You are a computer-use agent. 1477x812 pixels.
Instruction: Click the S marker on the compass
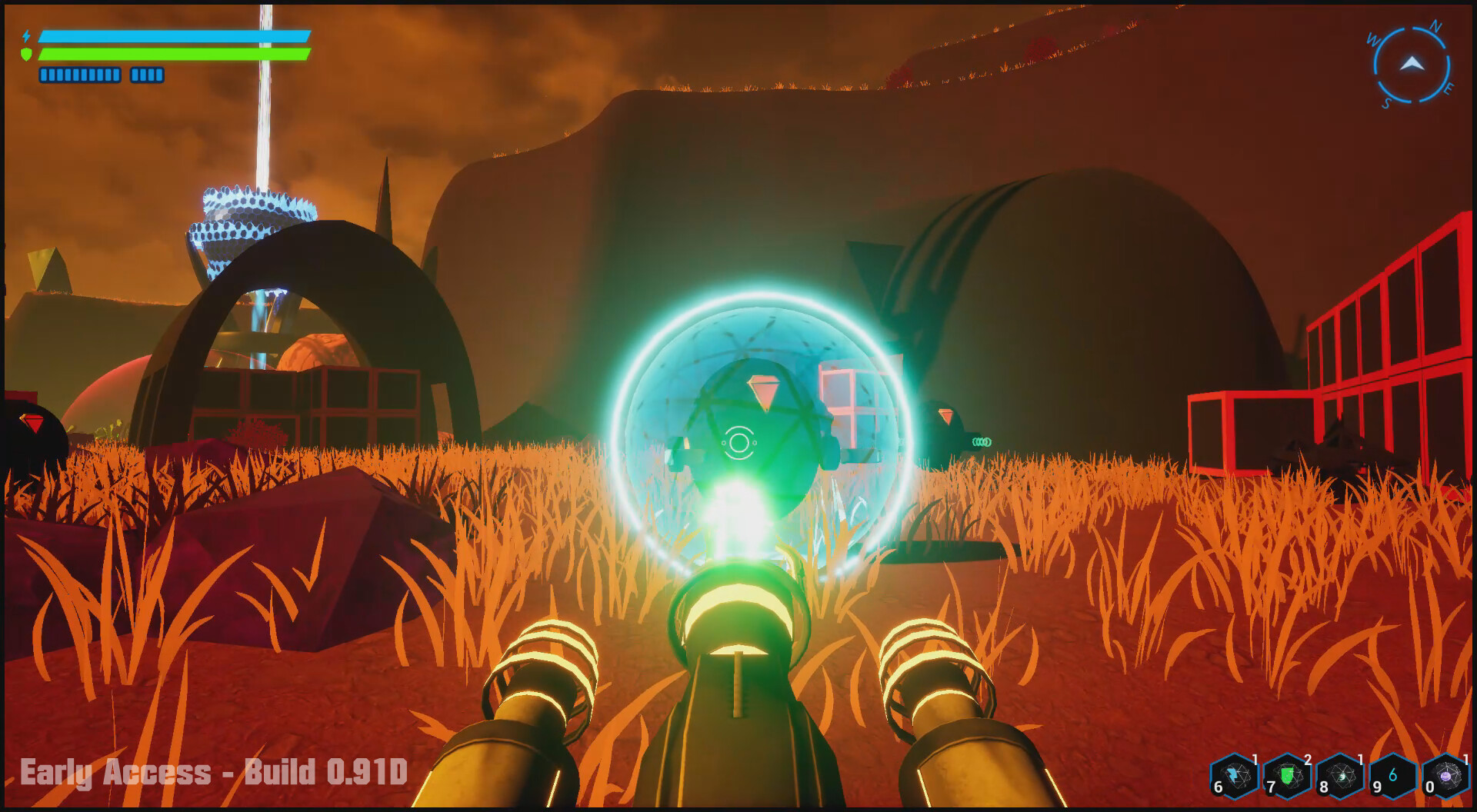click(x=1387, y=101)
